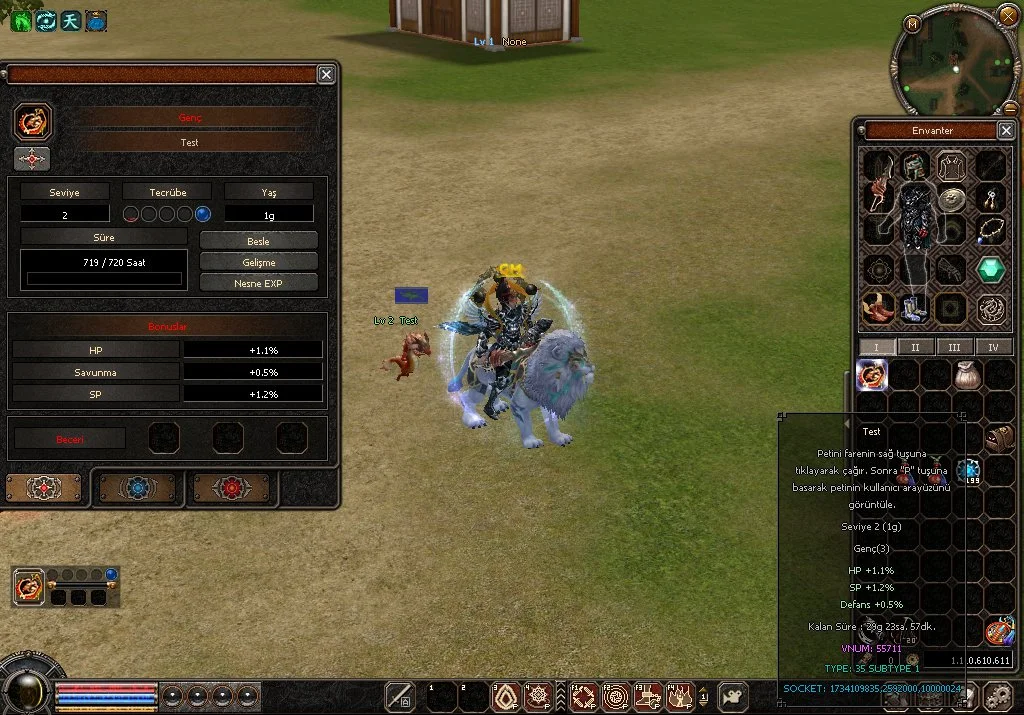Open the gear settings button

[x=997, y=696]
